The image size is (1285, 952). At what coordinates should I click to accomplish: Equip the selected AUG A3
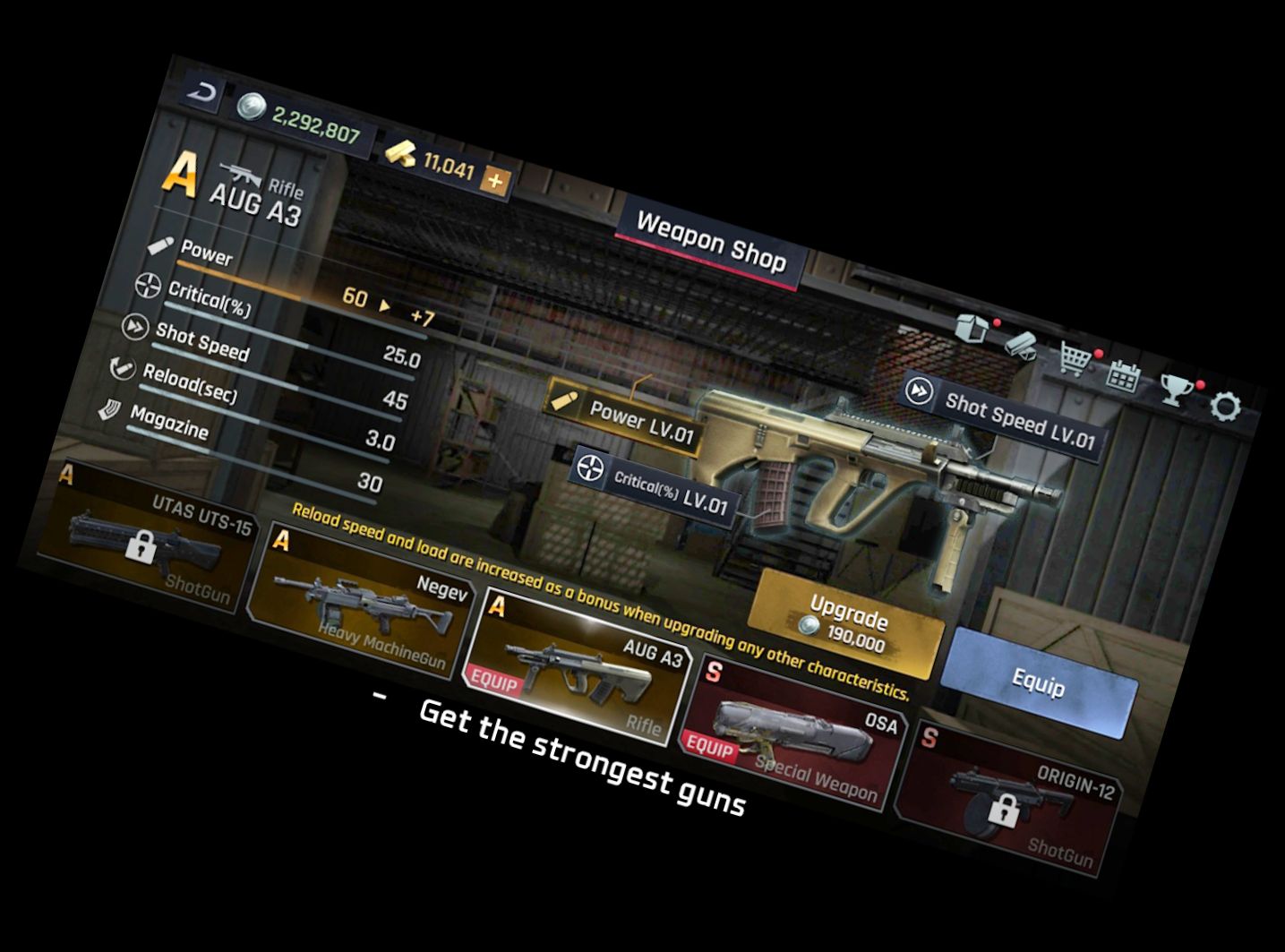point(1039,683)
